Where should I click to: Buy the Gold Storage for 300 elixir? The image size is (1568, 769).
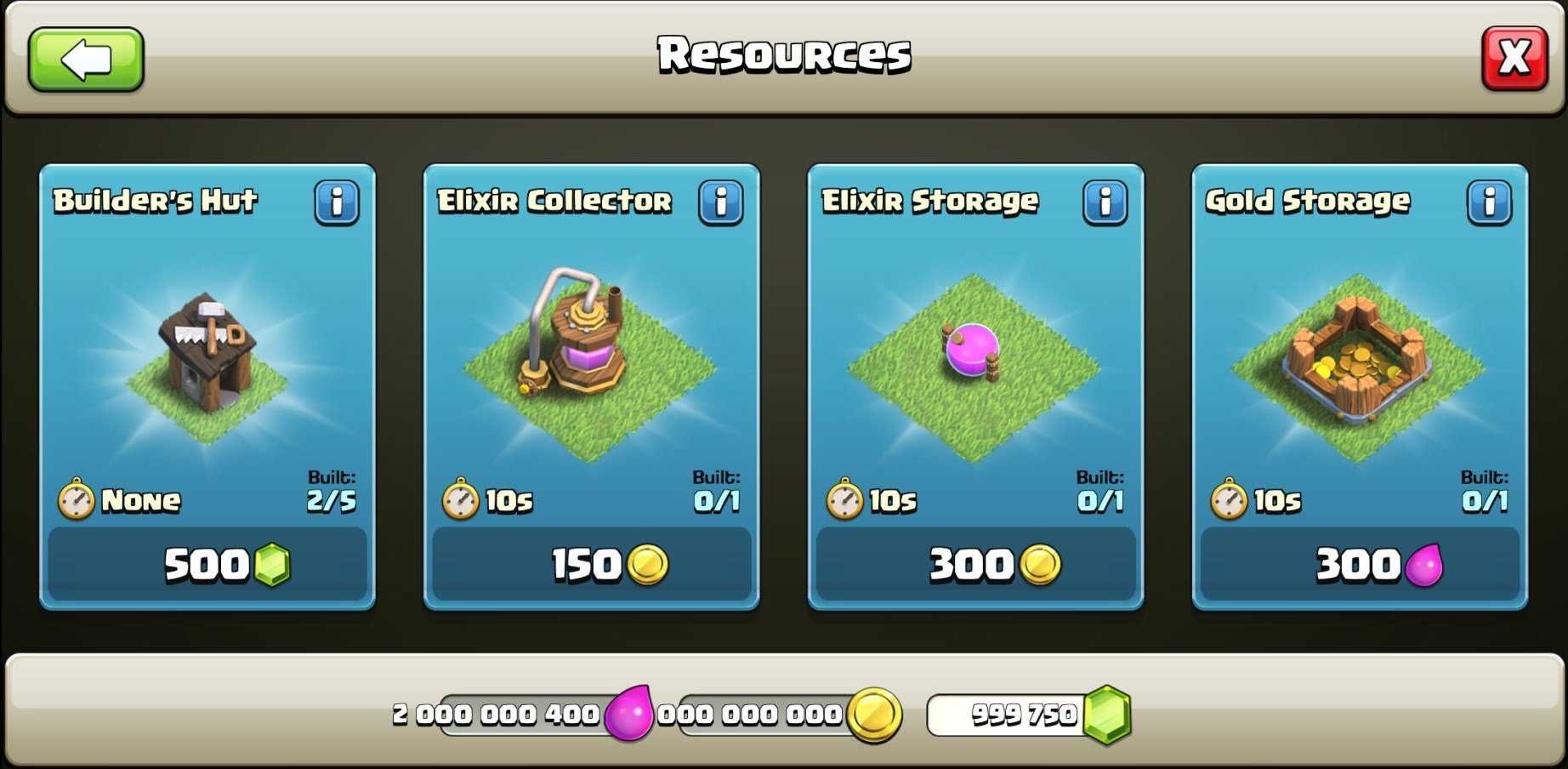[1359, 564]
